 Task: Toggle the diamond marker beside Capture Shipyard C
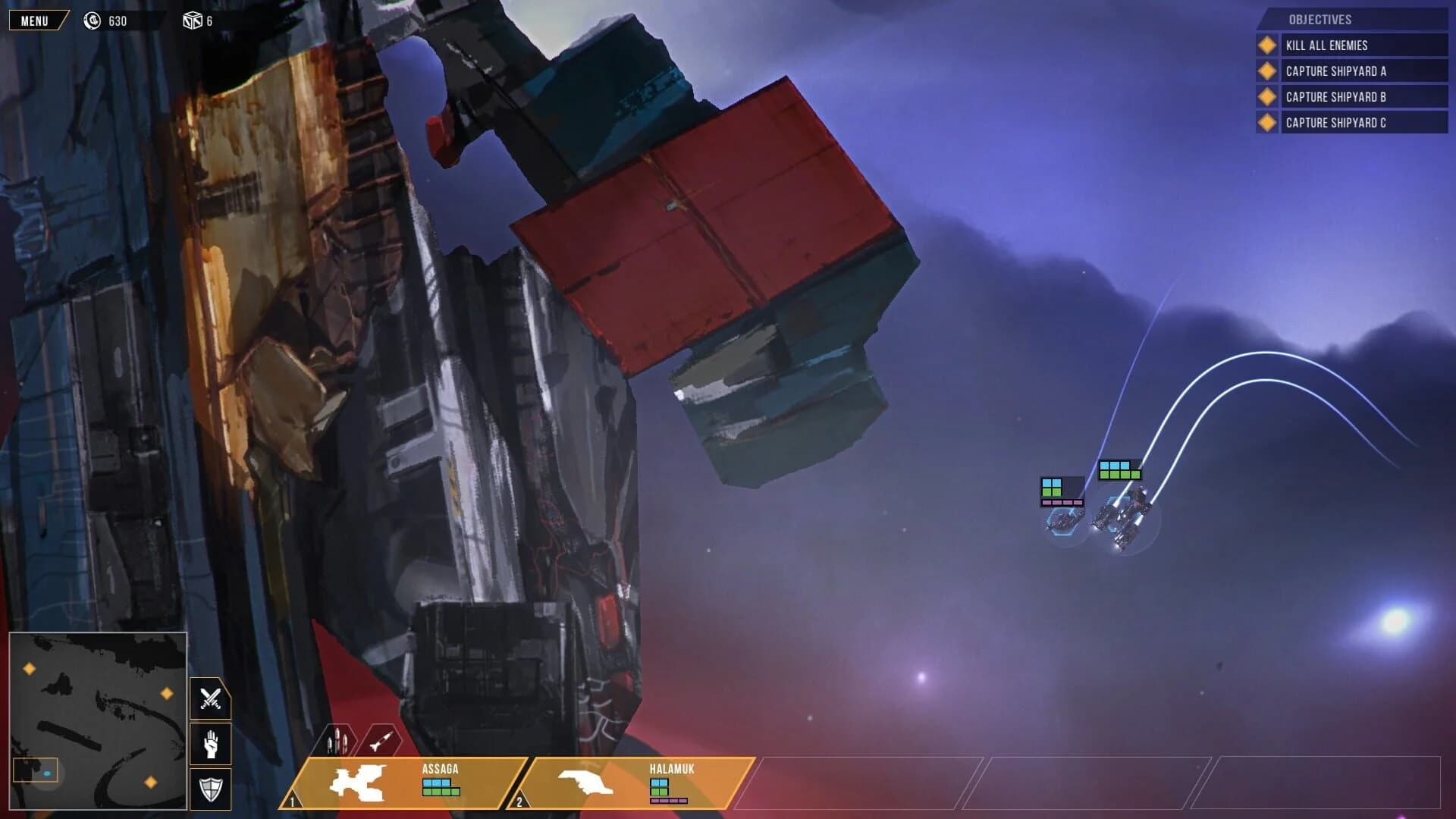(1266, 121)
